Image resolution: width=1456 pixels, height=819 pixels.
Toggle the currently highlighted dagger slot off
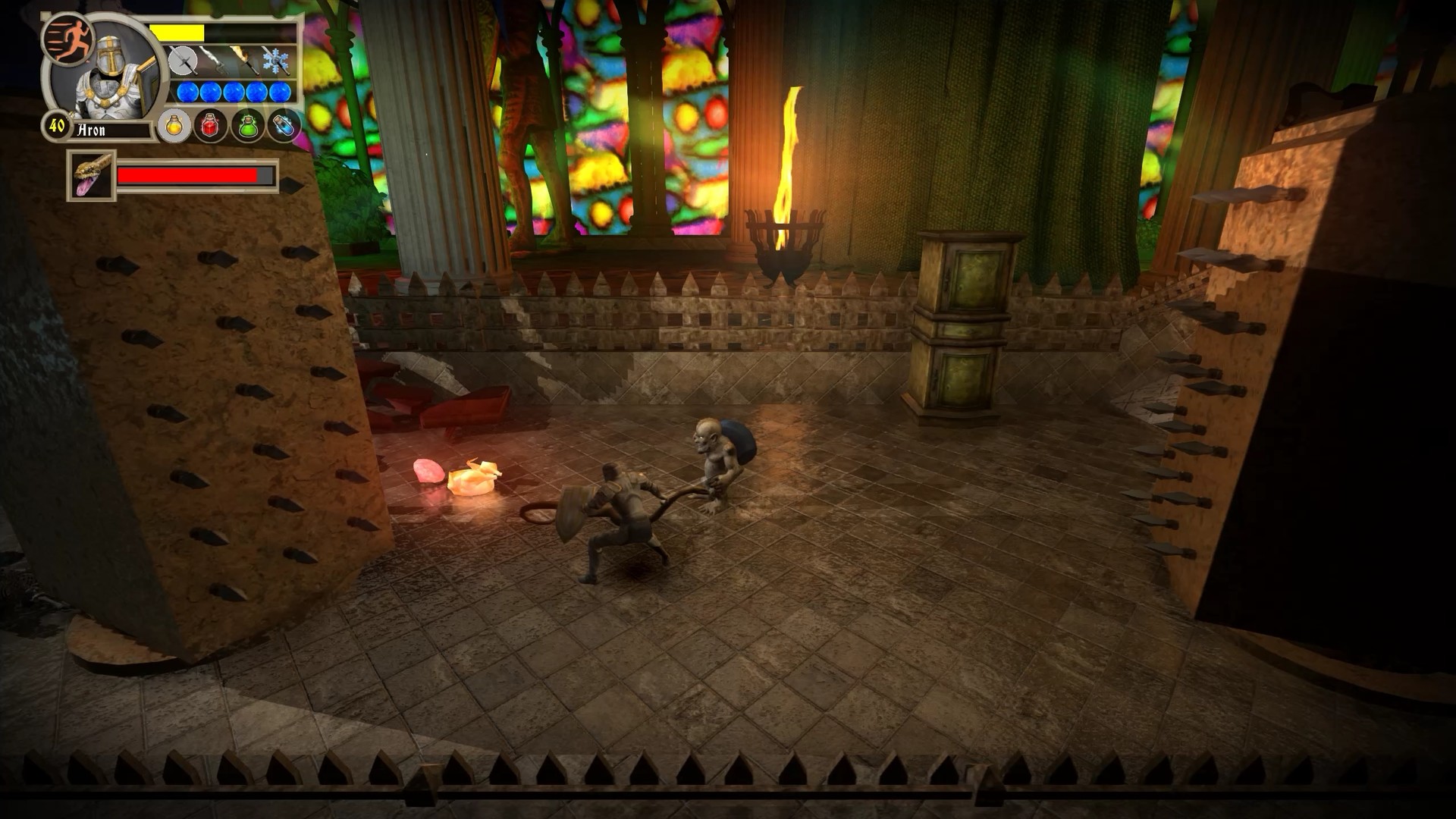coord(184,61)
